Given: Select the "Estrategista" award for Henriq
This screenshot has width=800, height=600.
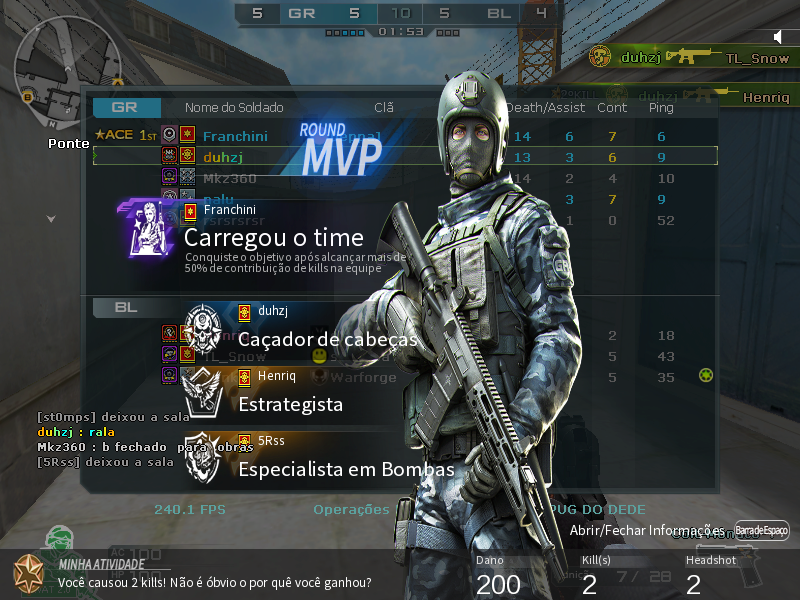Looking at the screenshot, I should [290, 404].
